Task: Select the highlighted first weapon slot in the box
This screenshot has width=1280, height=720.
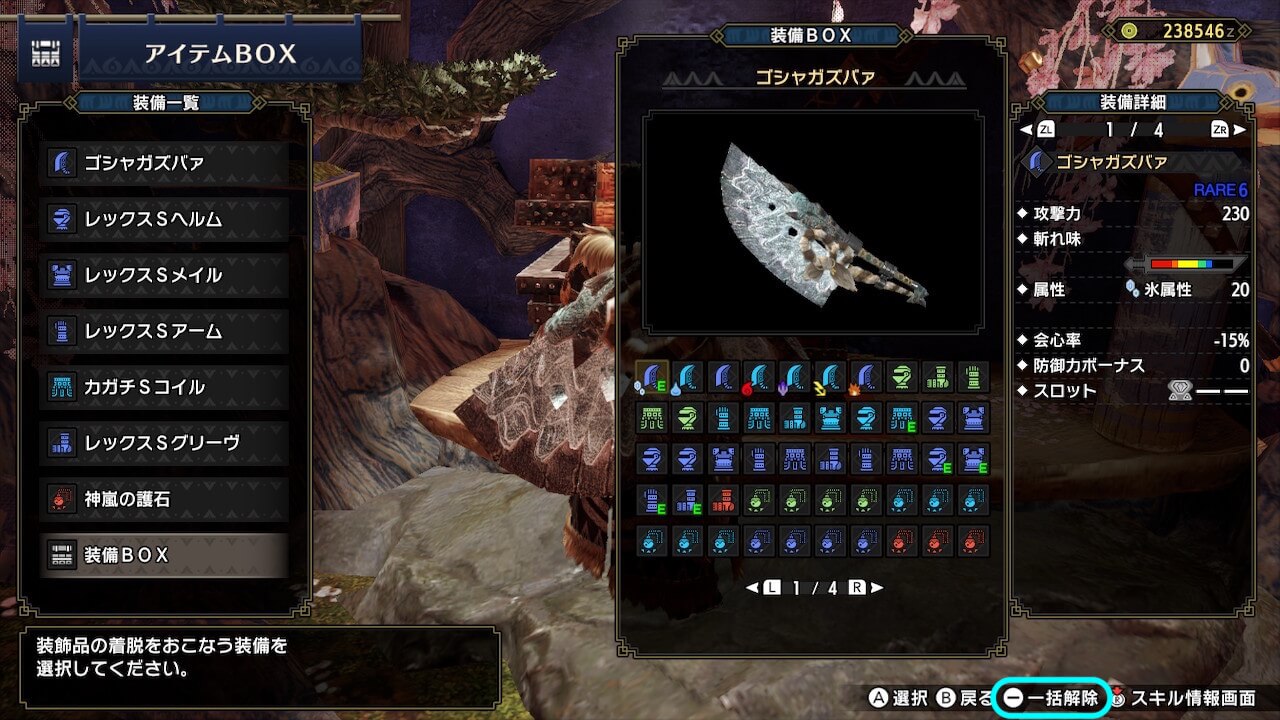Action: pyautogui.click(x=652, y=377)
